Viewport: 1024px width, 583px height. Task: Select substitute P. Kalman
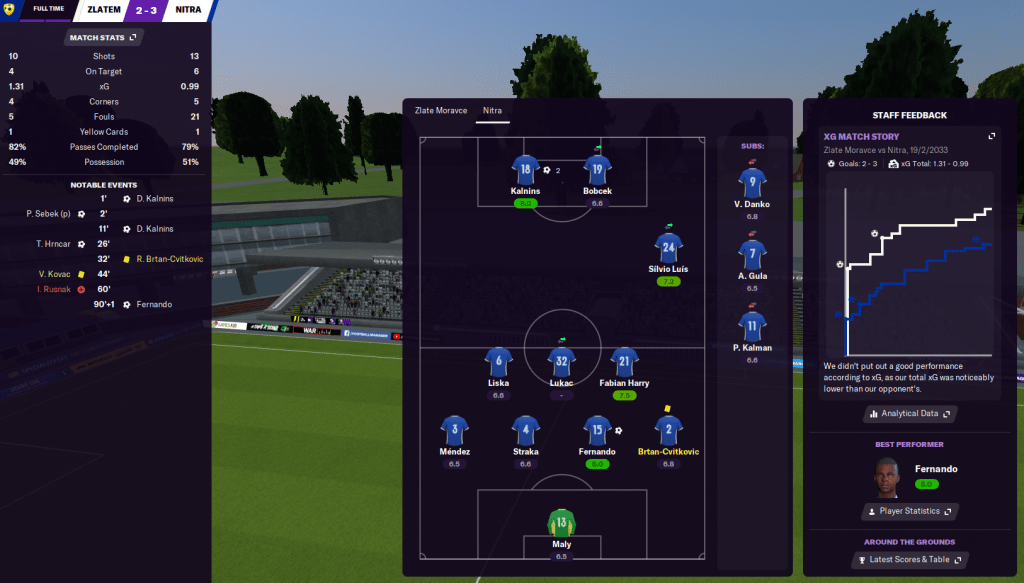(x=752, y=327)
